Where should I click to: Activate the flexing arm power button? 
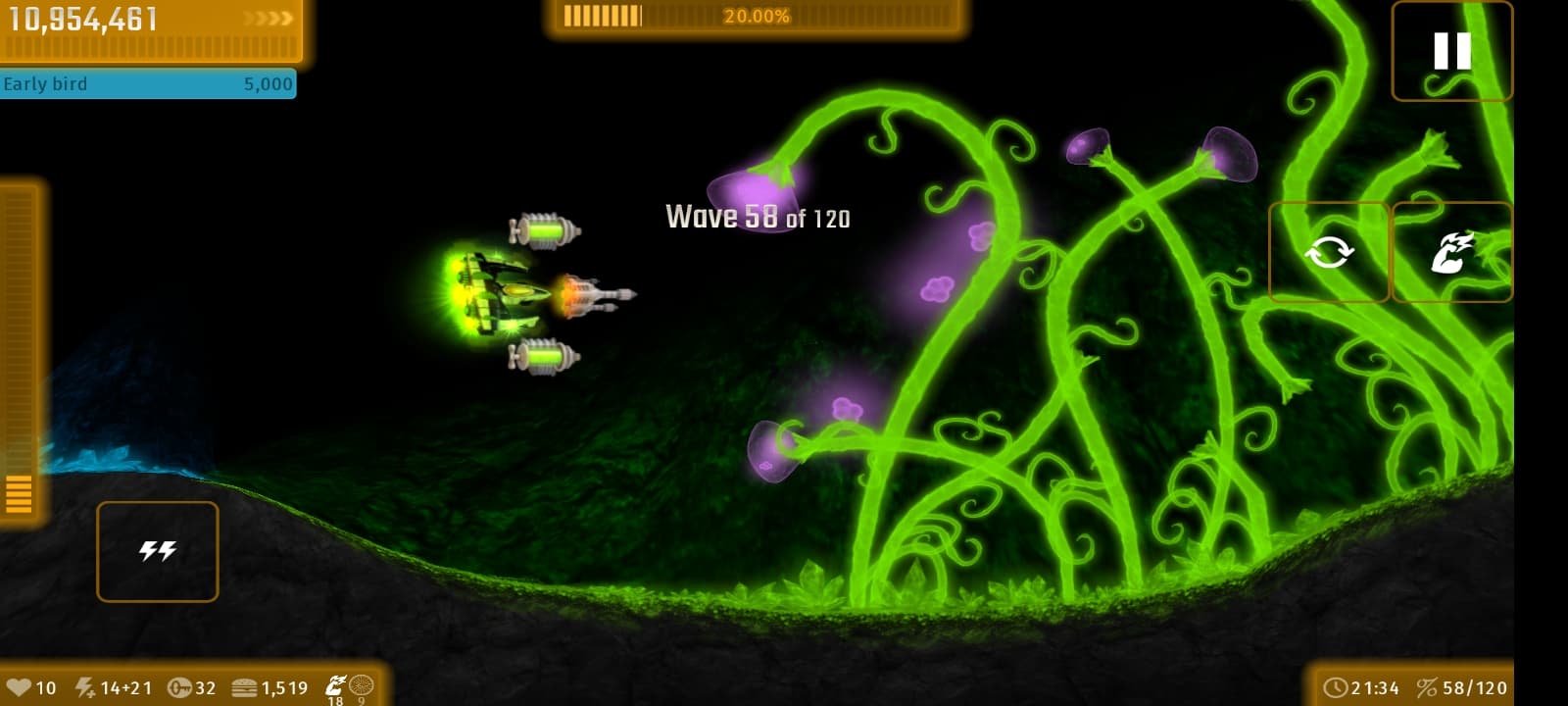(1451, 252)
